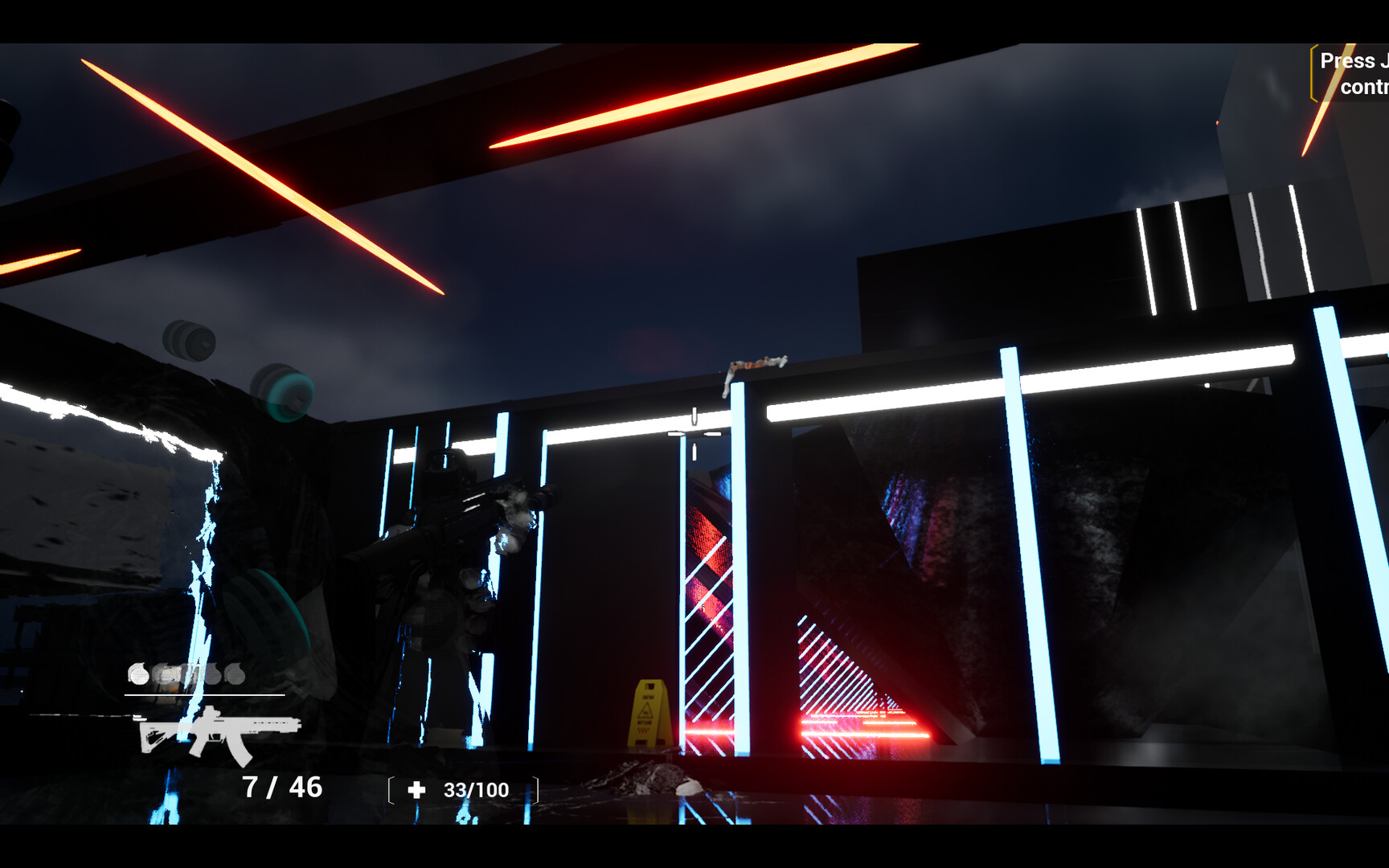Viewport: 1389px width, 868px height.
Task: Click the enemy holding the rifle
Action: (x=442, y=603)
